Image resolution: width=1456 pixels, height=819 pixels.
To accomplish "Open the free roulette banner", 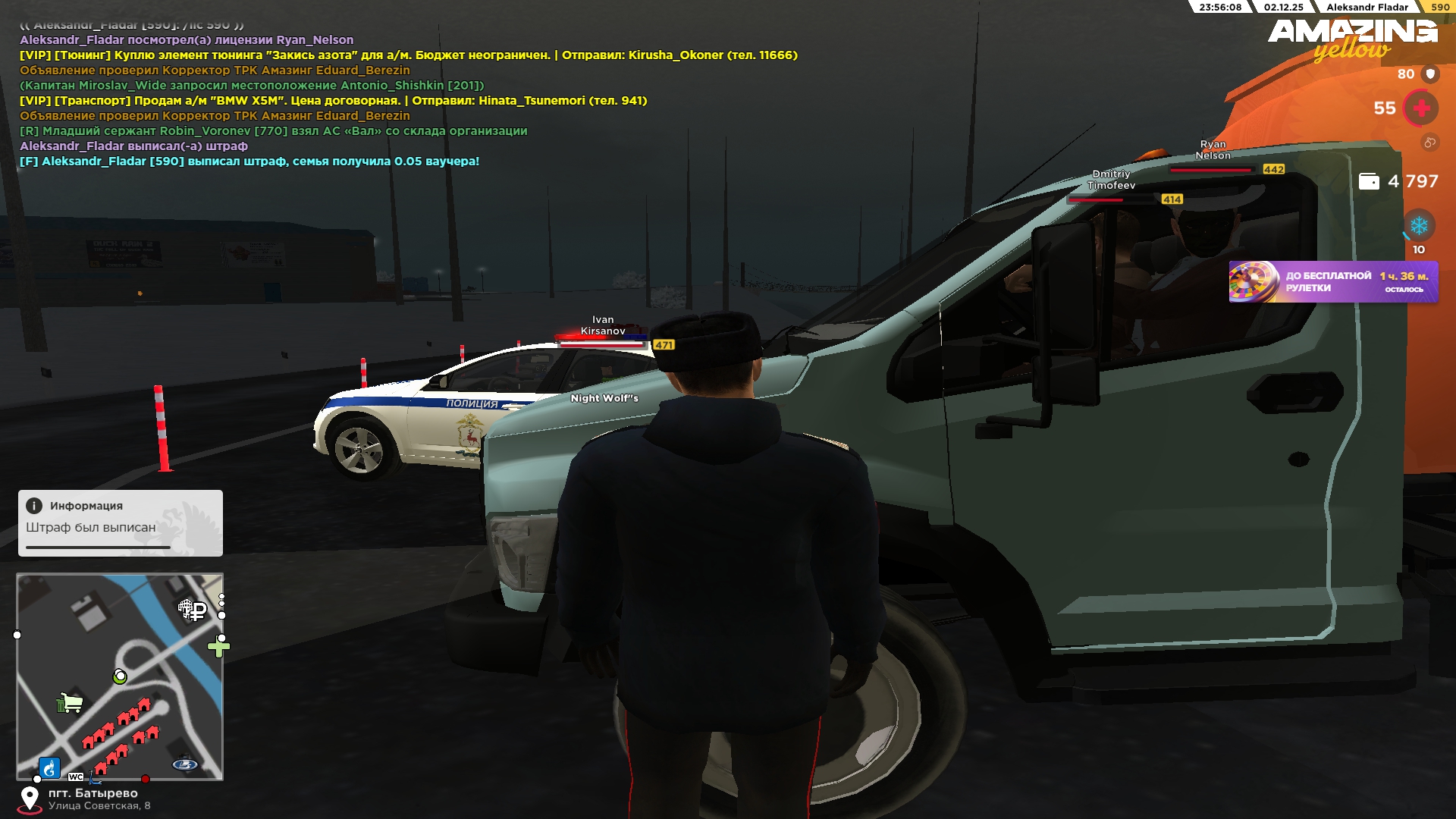I will (x=1332, y=282).
